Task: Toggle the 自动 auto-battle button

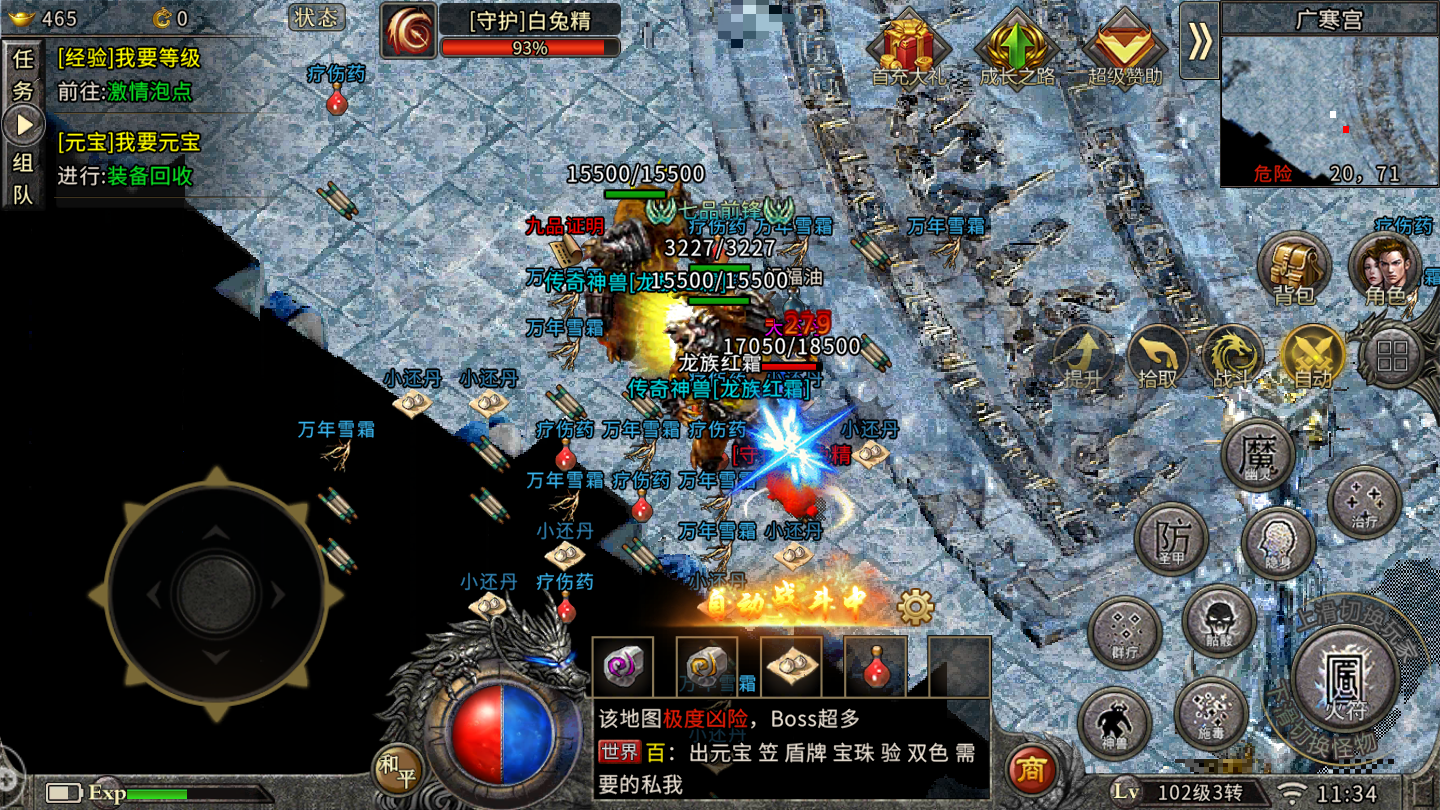Action: click(x=1313, y=358)
